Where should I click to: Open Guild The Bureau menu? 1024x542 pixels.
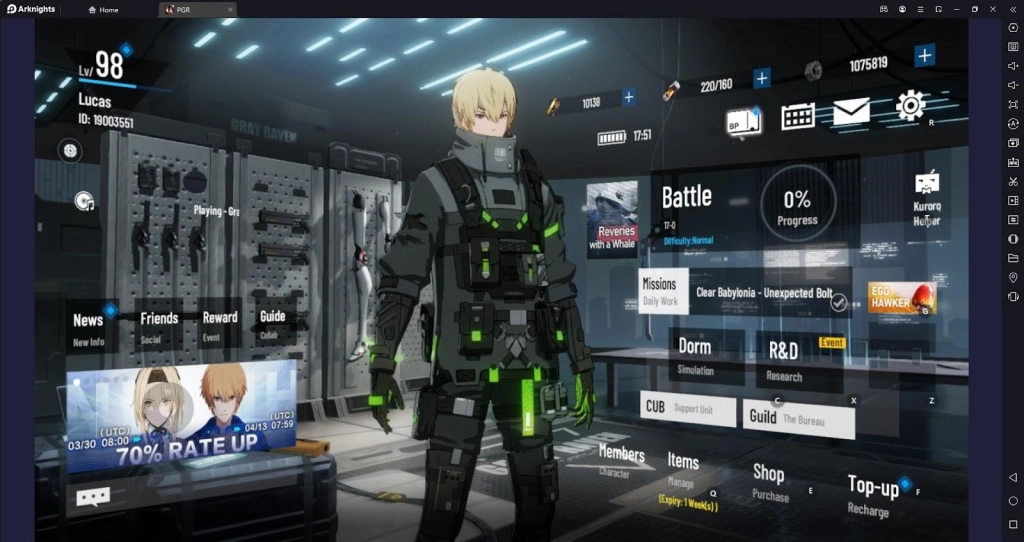click(798, 418)
